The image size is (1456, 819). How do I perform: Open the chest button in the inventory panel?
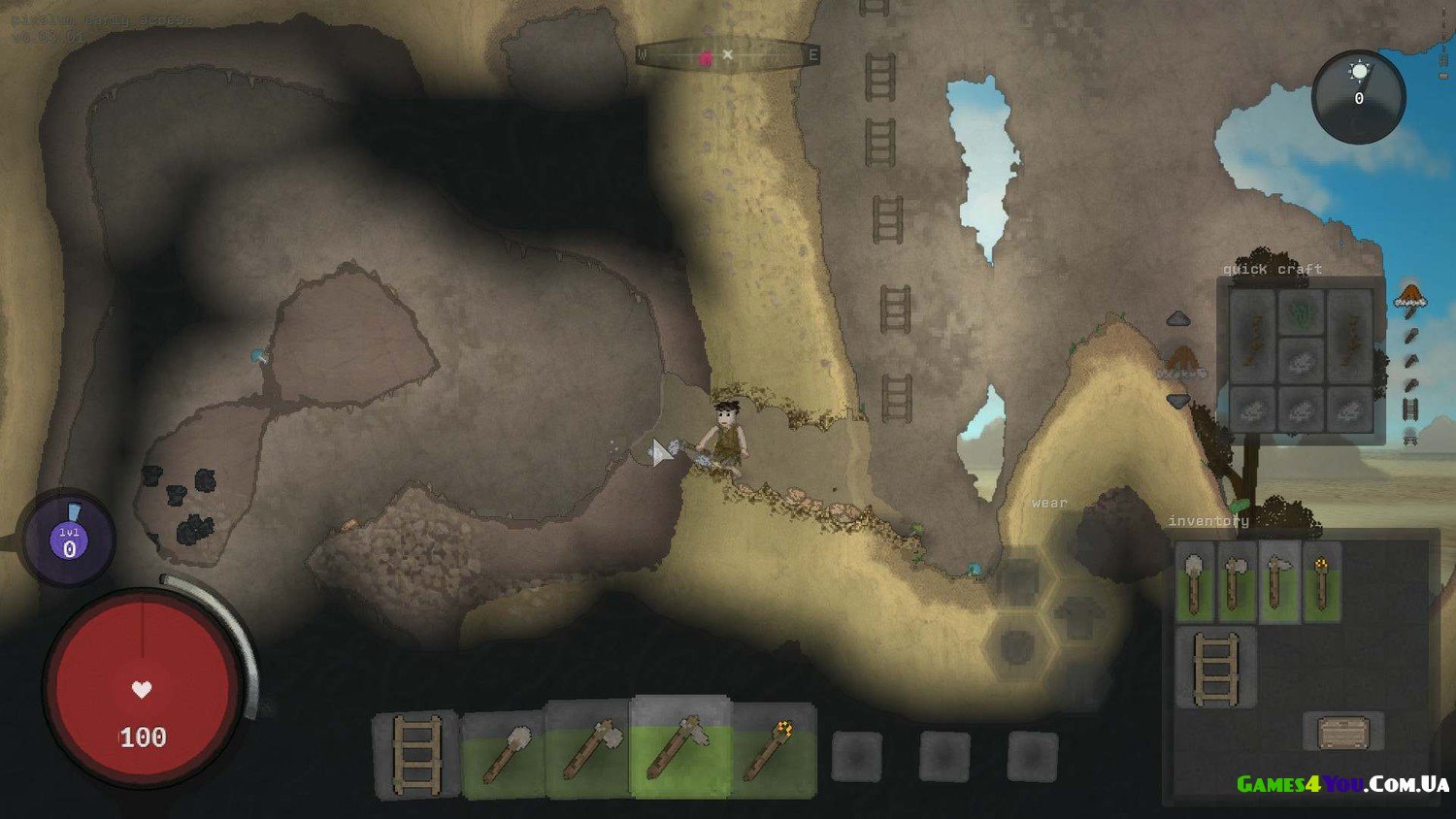click(x=1343, y=733)
